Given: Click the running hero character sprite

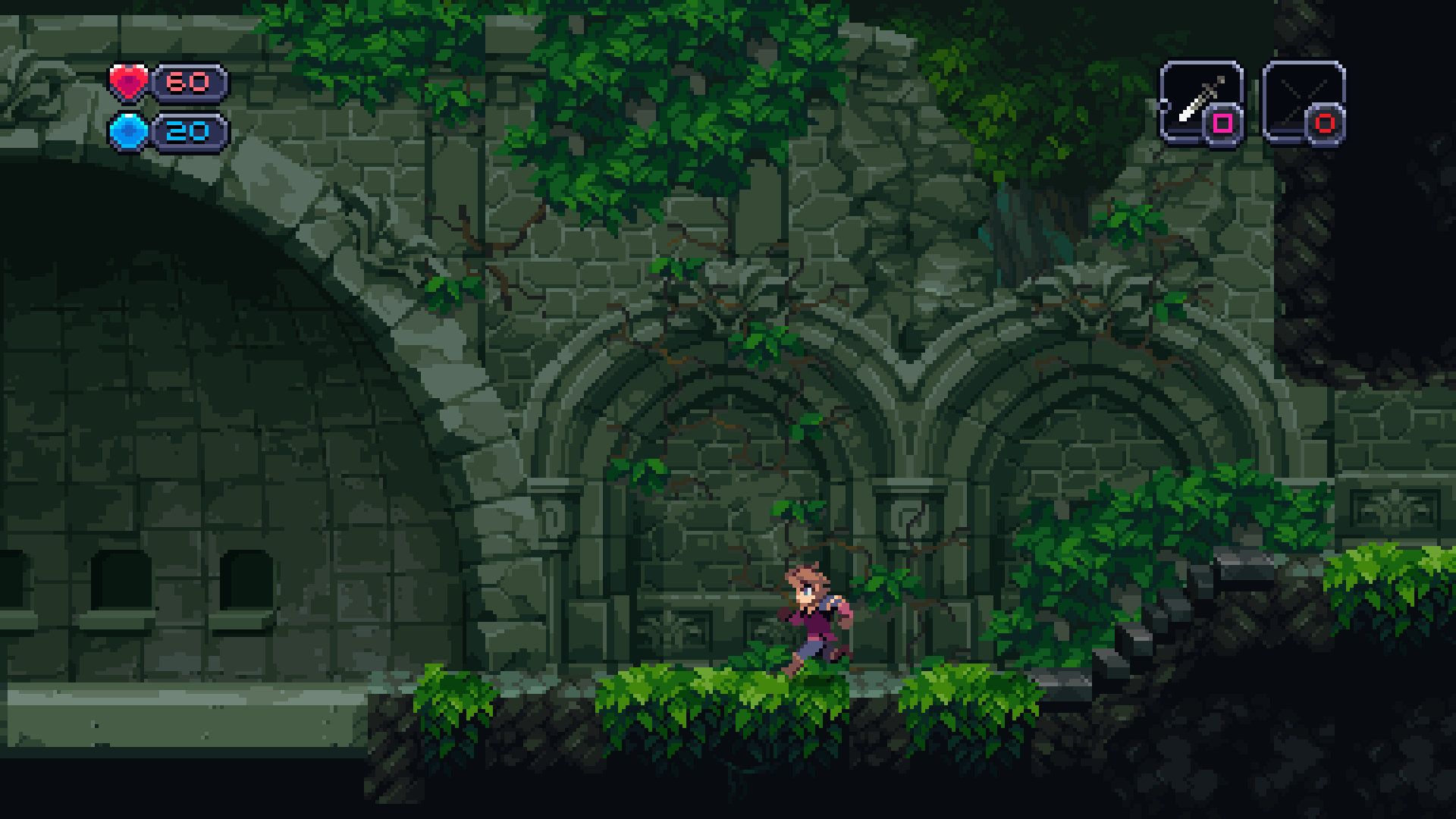Looking at the screenshot, I should click(811, 614).
